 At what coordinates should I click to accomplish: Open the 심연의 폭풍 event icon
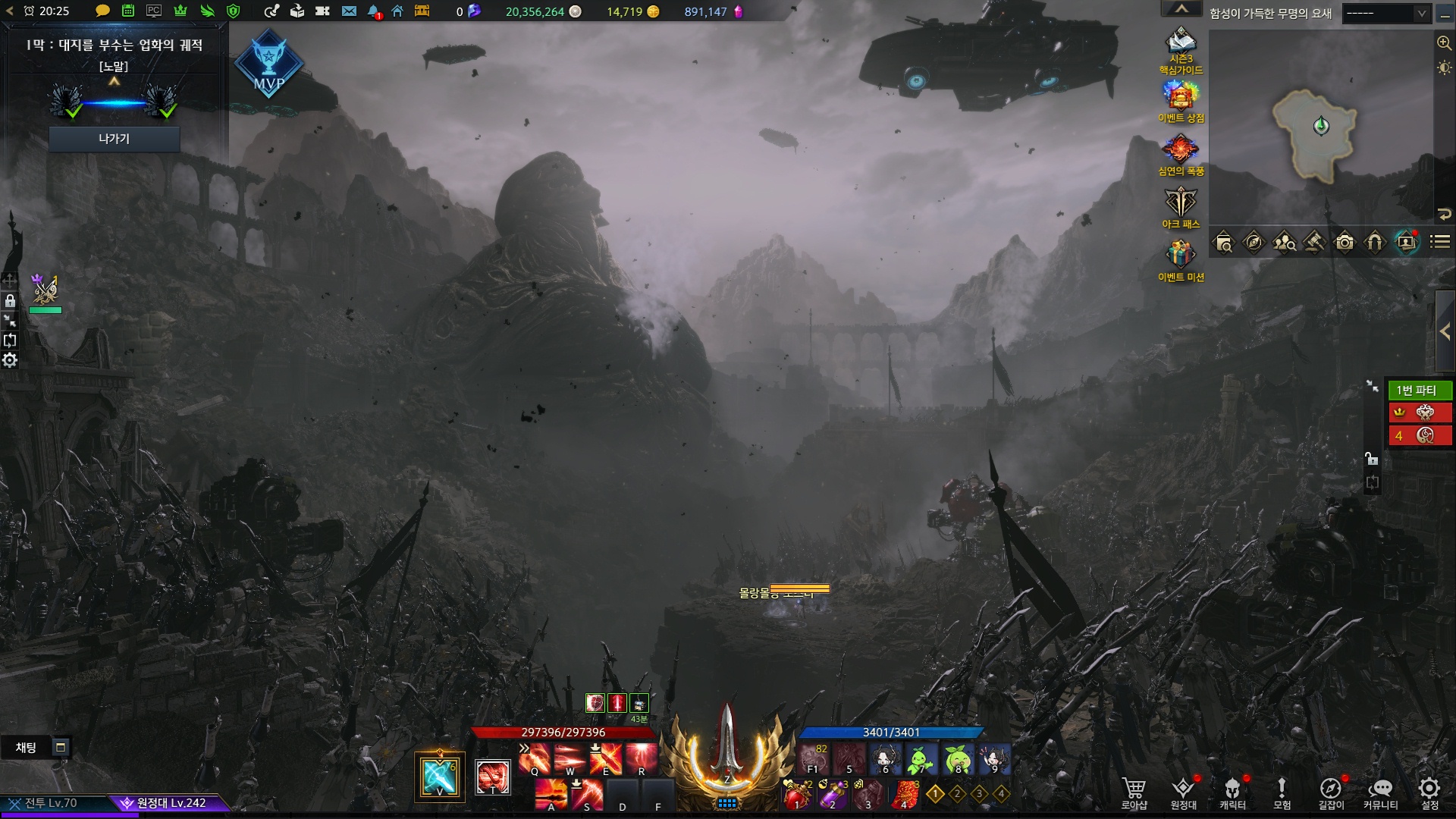[x=1181, y=152]
